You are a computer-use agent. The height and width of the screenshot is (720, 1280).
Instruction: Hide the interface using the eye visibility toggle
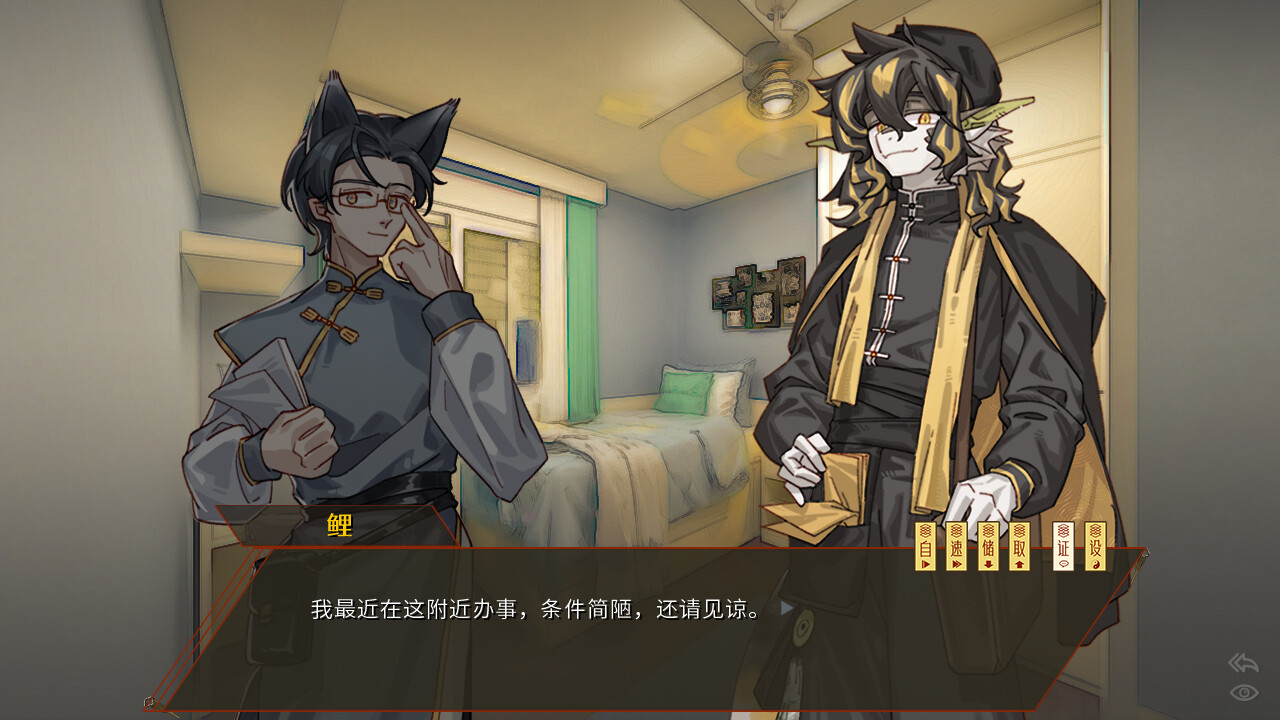(x=1242, y=693)
